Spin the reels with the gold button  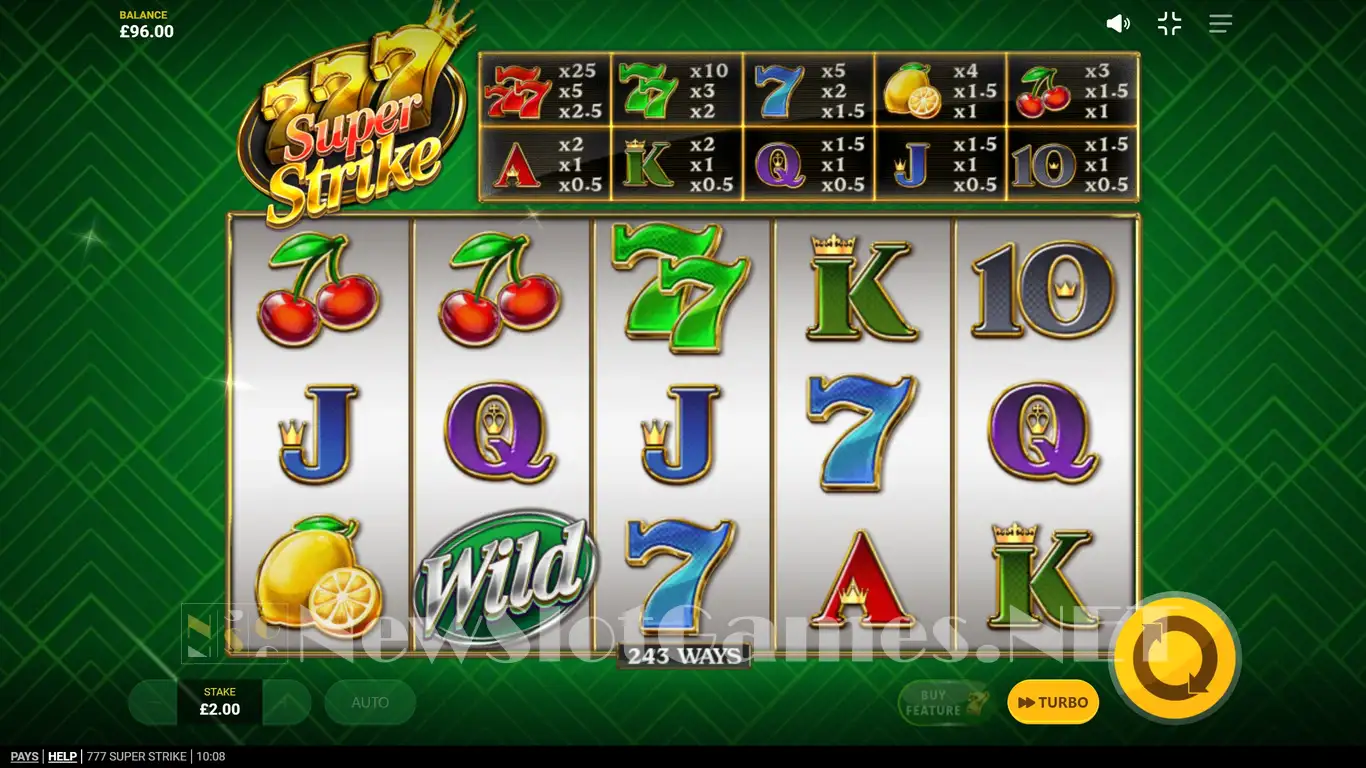click(x=1175, y=658)
